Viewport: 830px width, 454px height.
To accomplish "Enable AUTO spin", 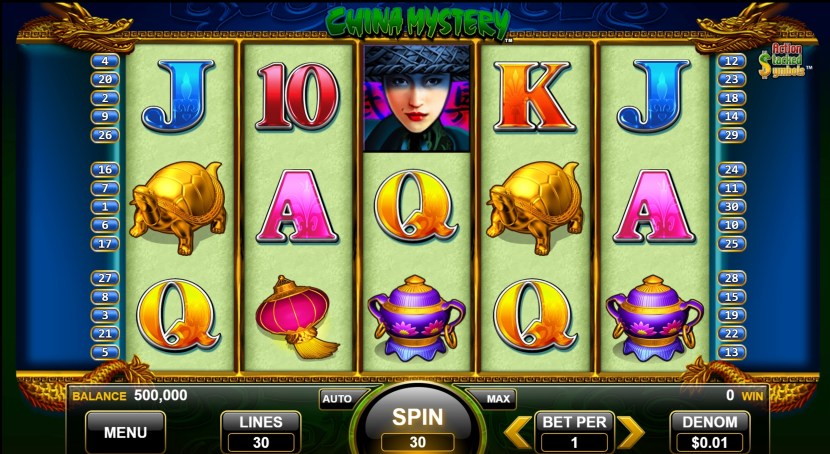I will (x=337, y=398).
